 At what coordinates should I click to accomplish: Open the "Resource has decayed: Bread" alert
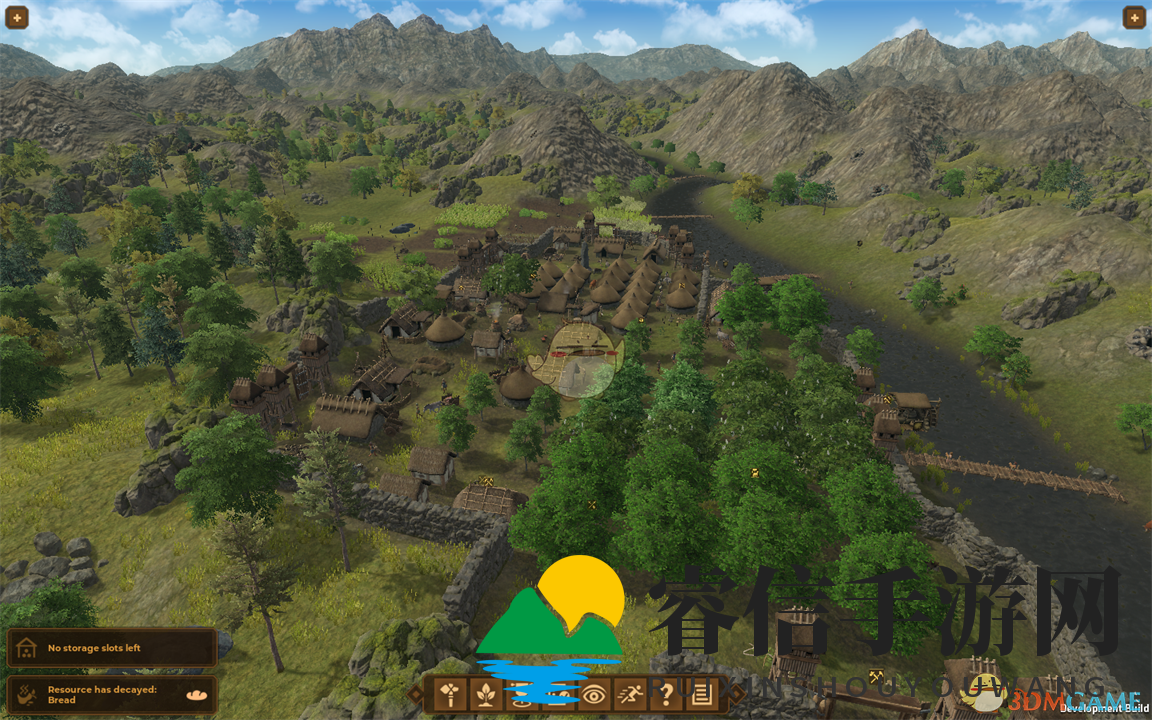111,694
